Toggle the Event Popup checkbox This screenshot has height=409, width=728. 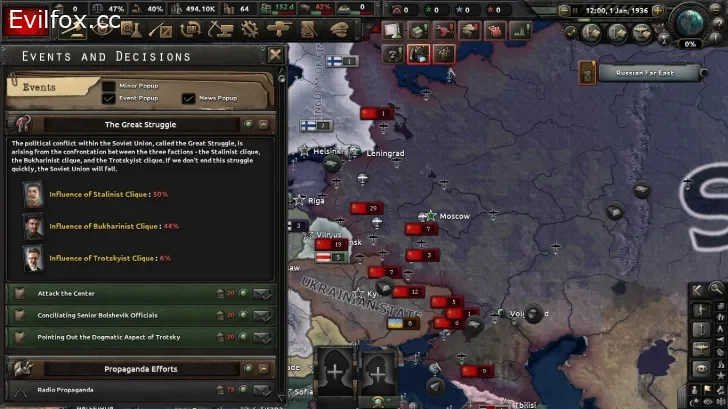(x=109, y=99)
